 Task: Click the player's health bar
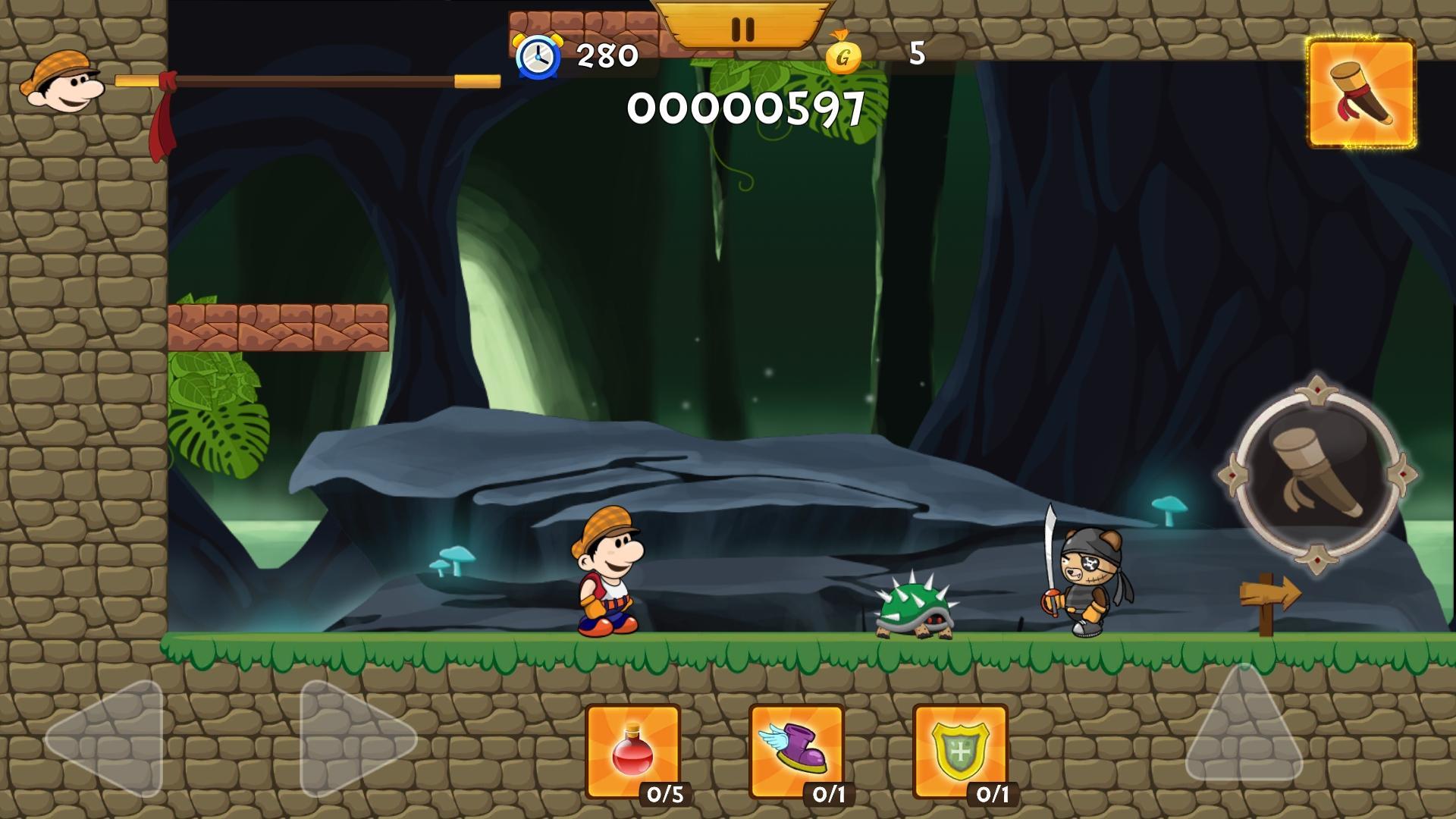tap(303, 78)
